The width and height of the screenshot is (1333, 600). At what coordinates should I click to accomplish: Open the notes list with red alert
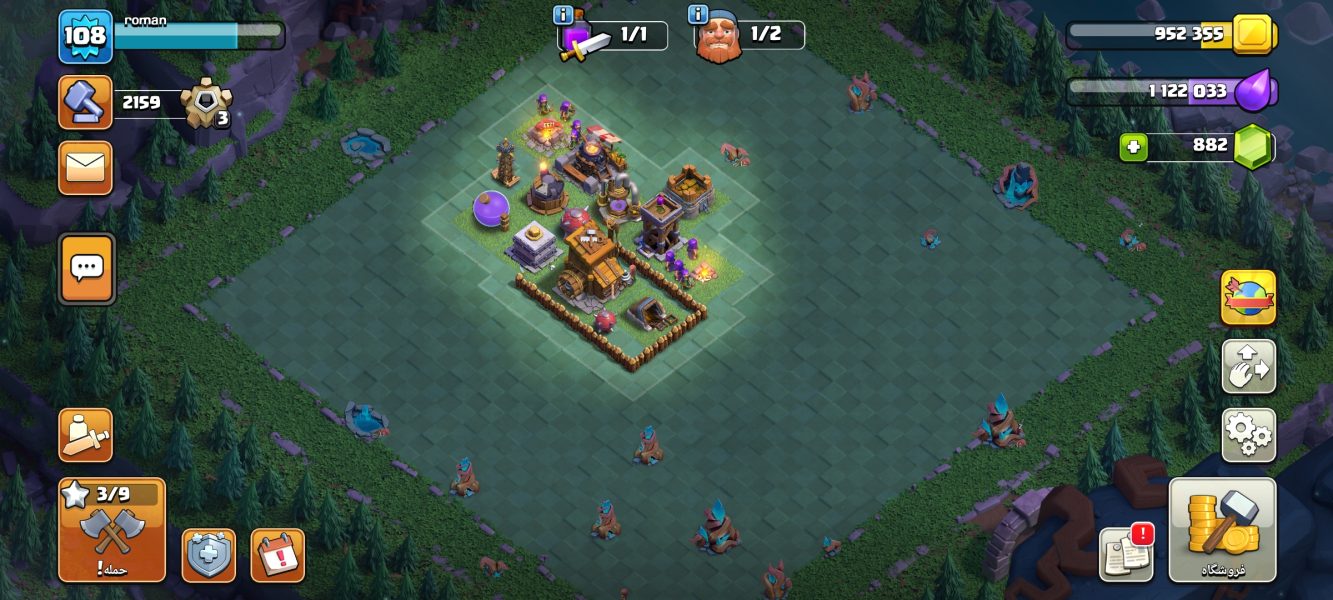[x=1126, y=553]
